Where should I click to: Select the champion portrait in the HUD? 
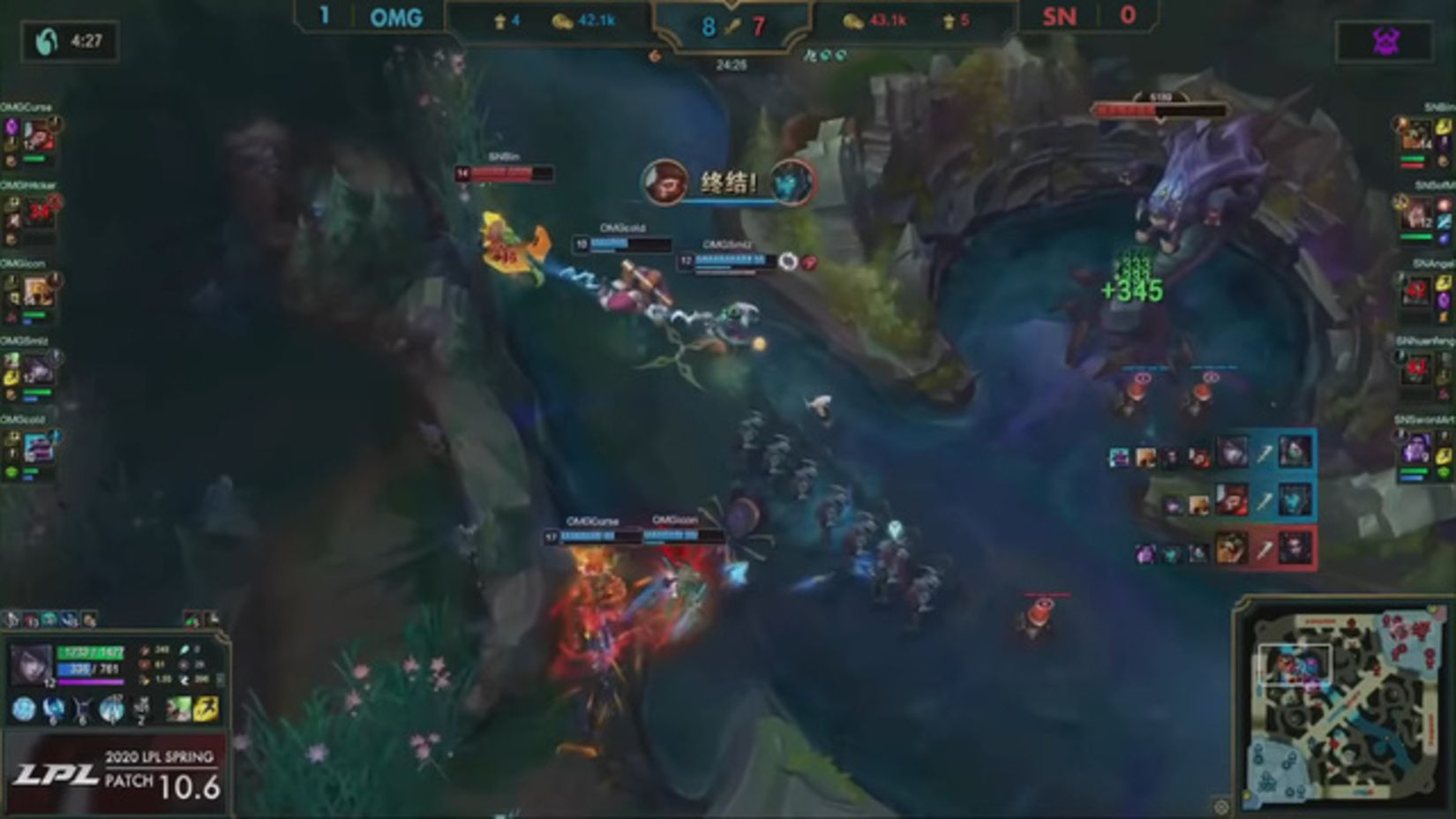(x=30, y=662)
